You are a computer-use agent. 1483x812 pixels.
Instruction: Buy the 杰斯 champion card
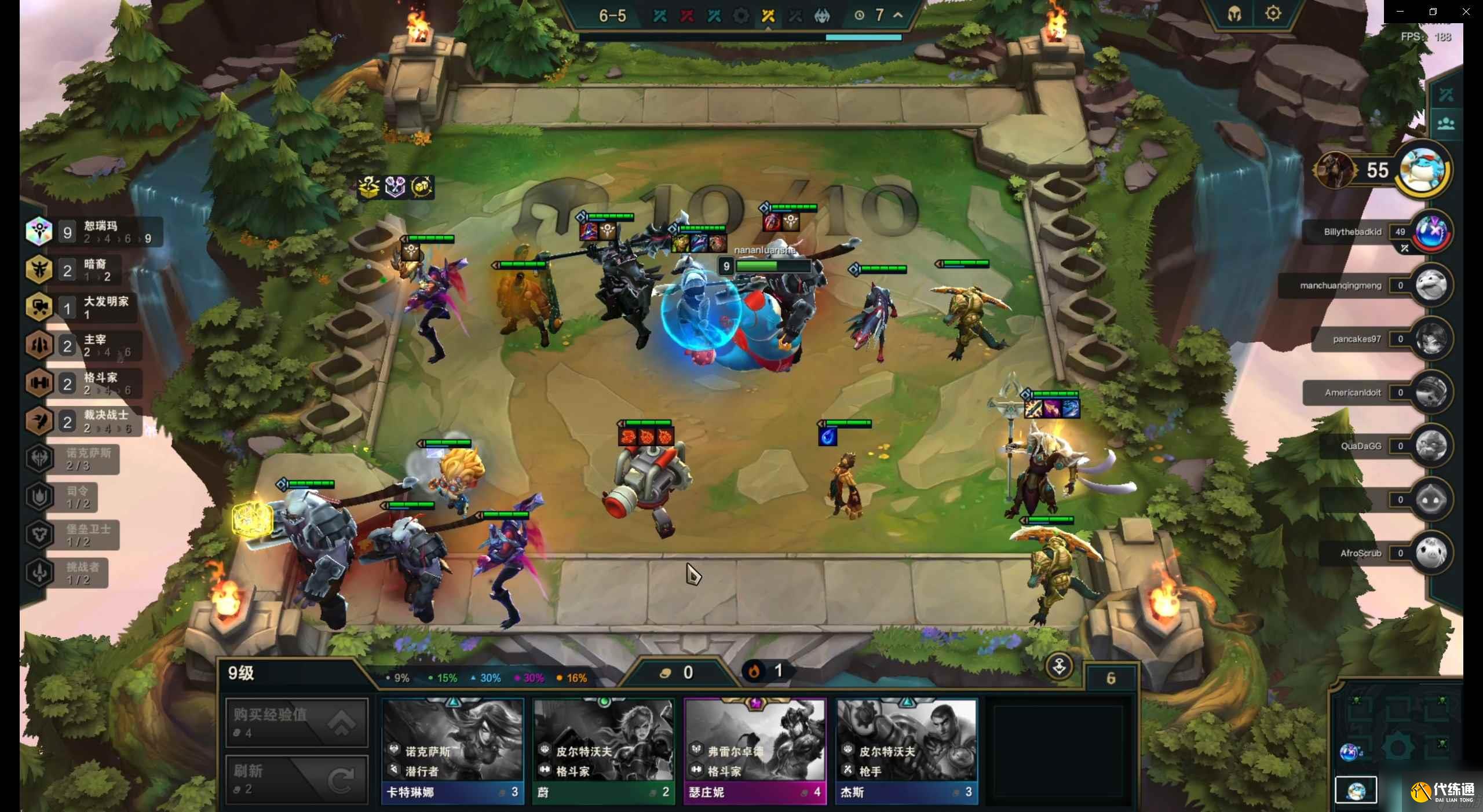[907, 751]
